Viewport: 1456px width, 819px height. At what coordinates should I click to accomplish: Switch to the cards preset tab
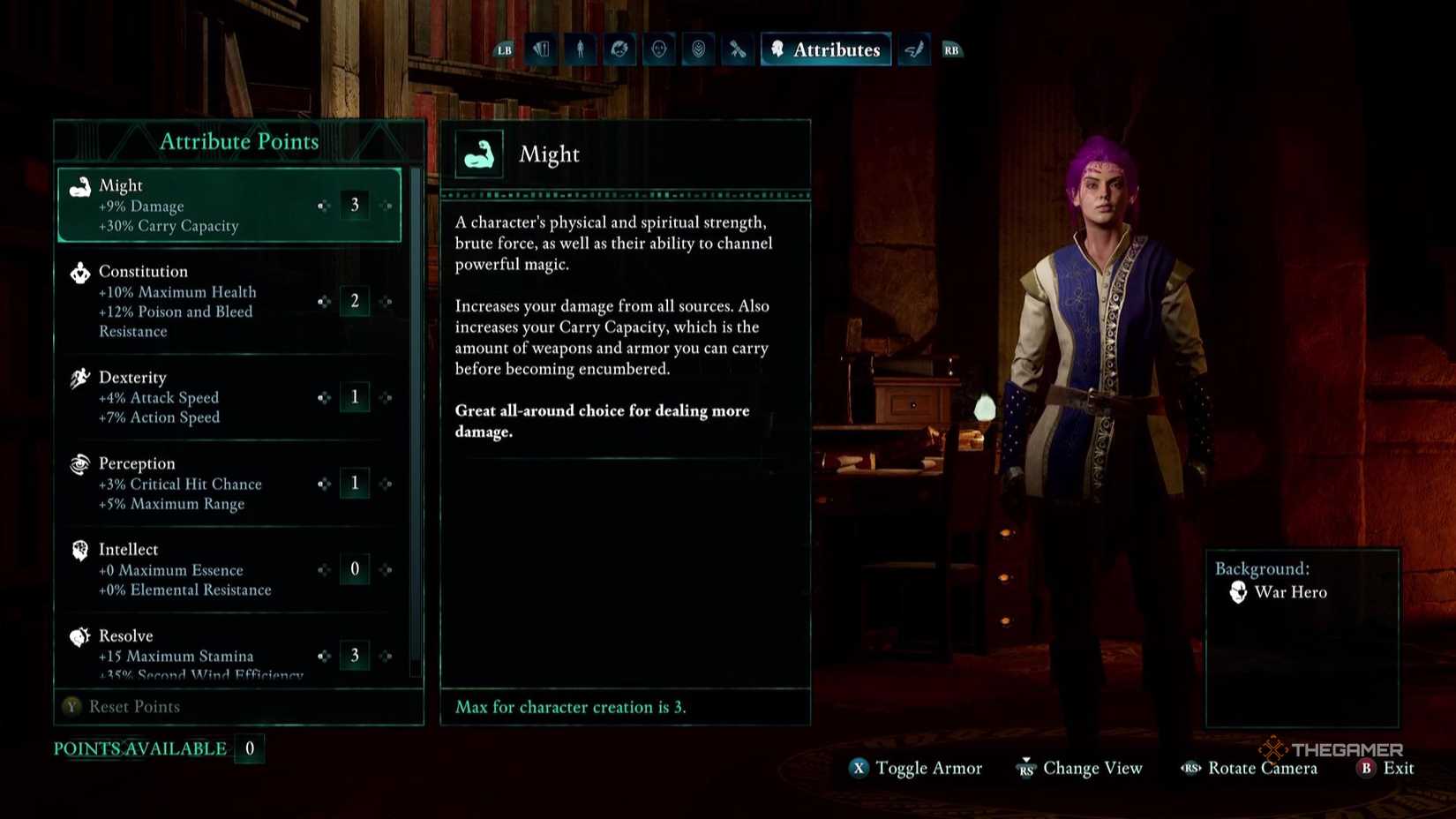click(541, 49)
